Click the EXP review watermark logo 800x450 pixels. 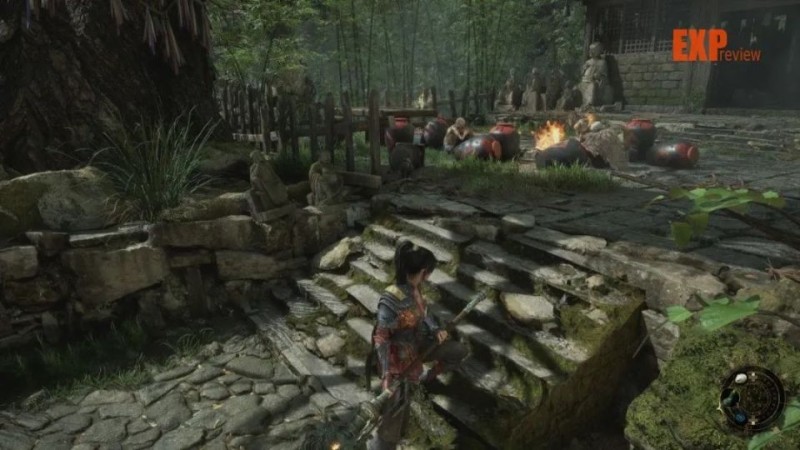pos(715,46)
